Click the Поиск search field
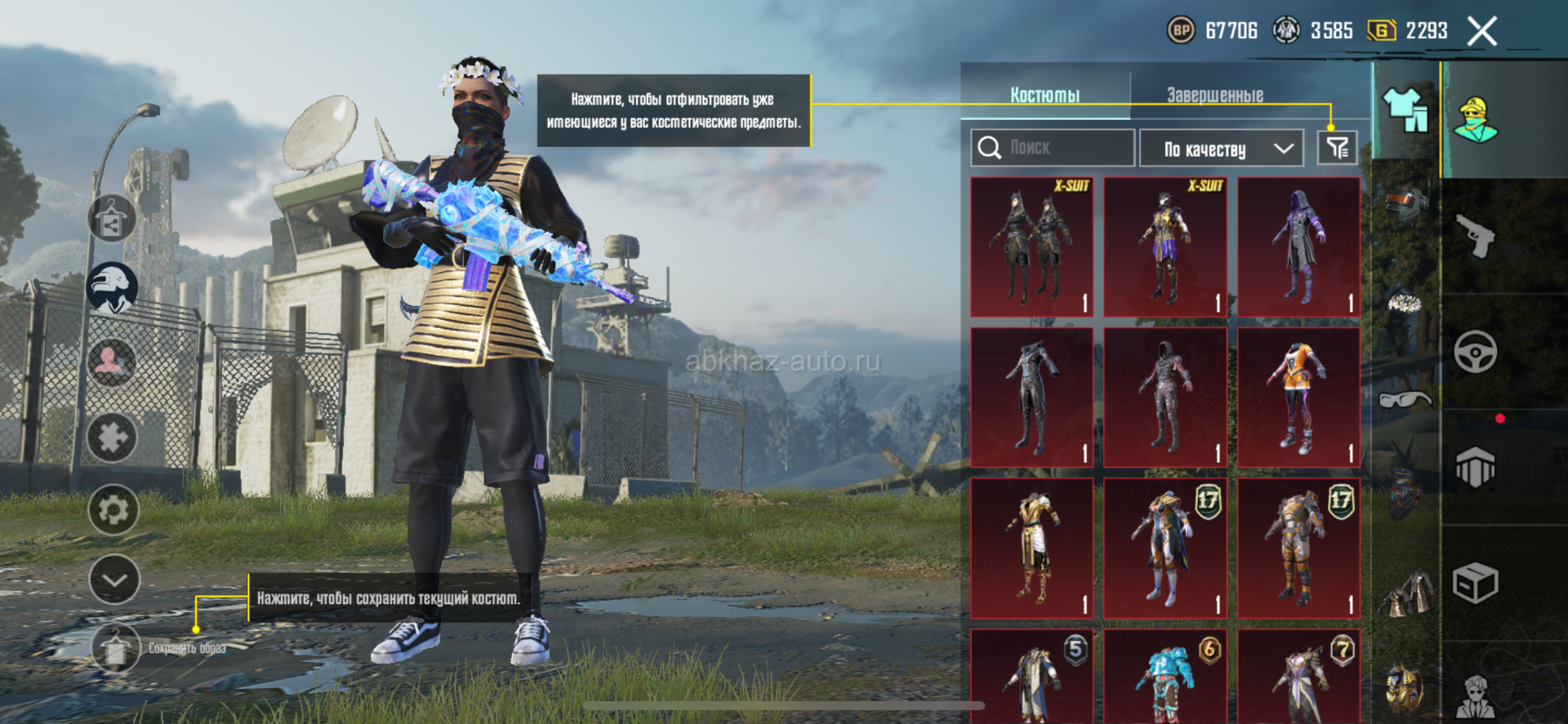 [x=1053, y=148]
